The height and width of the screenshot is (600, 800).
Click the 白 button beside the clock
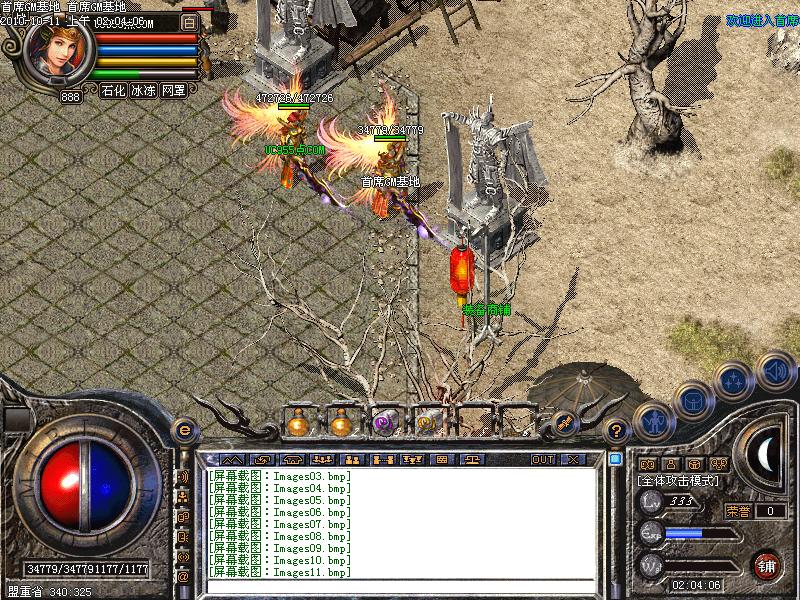coord(190,21)
